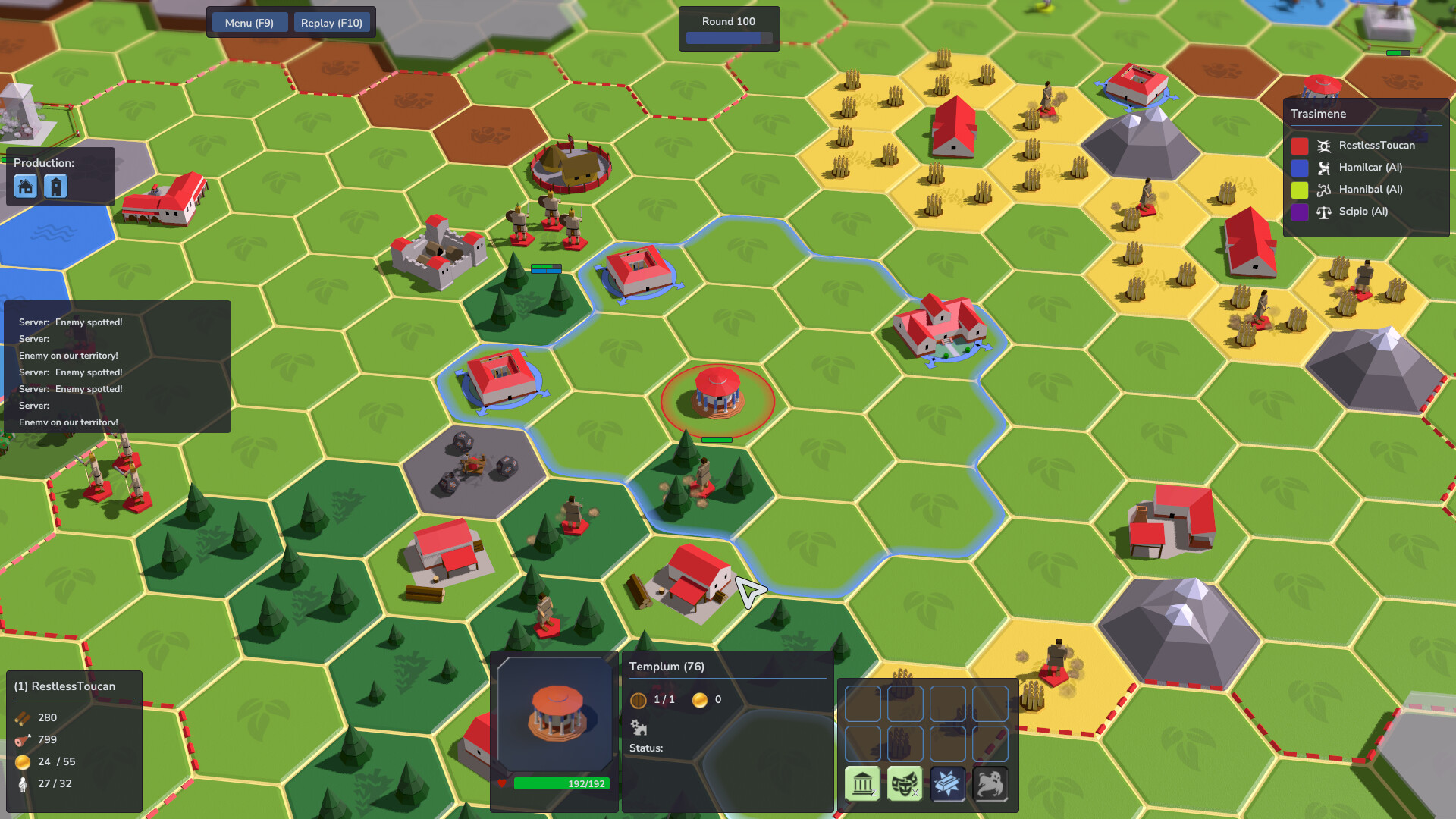
Task: Click Hannibal's green color swatch
Action: pyautogui.click(x=1298, y=190)
